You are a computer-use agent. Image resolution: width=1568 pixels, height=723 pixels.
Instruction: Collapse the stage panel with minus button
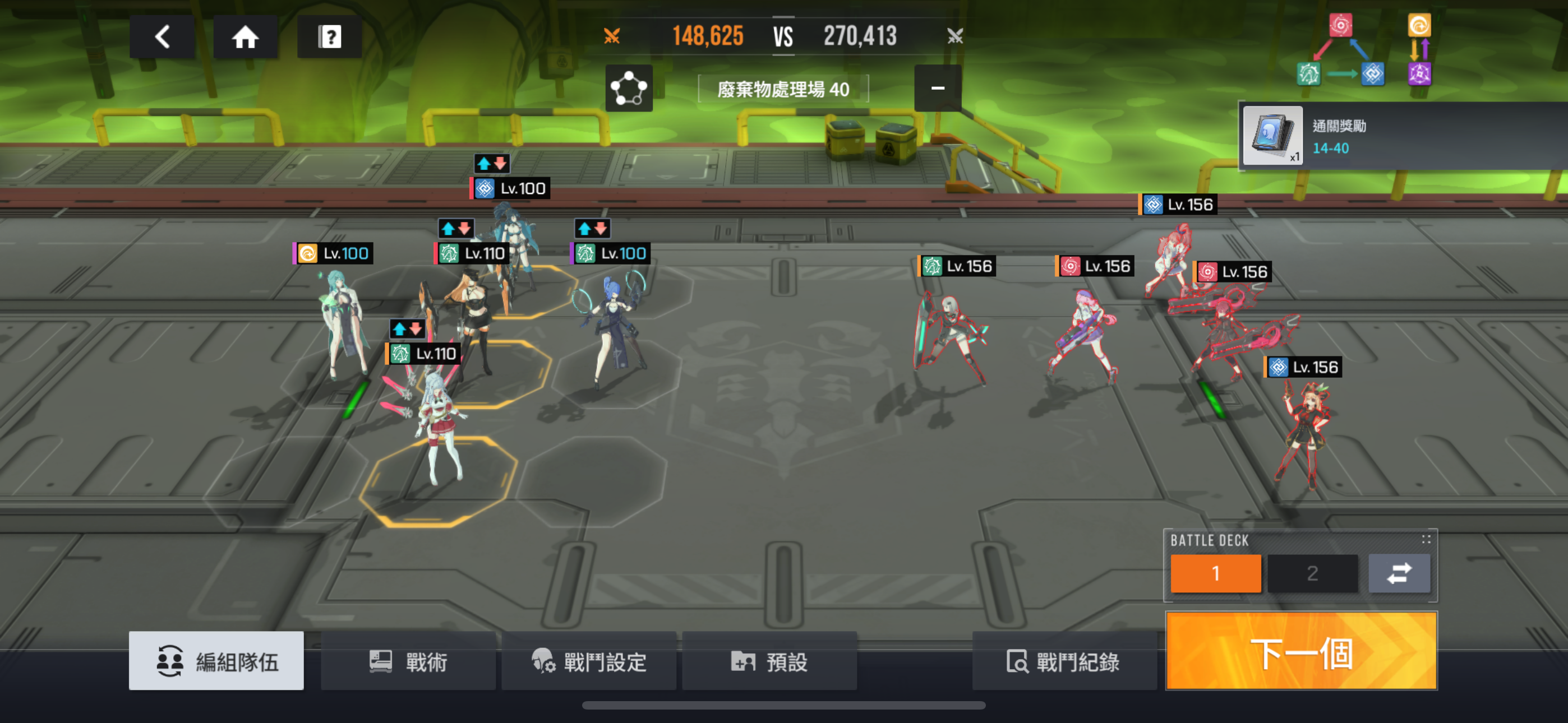(938, 88)
